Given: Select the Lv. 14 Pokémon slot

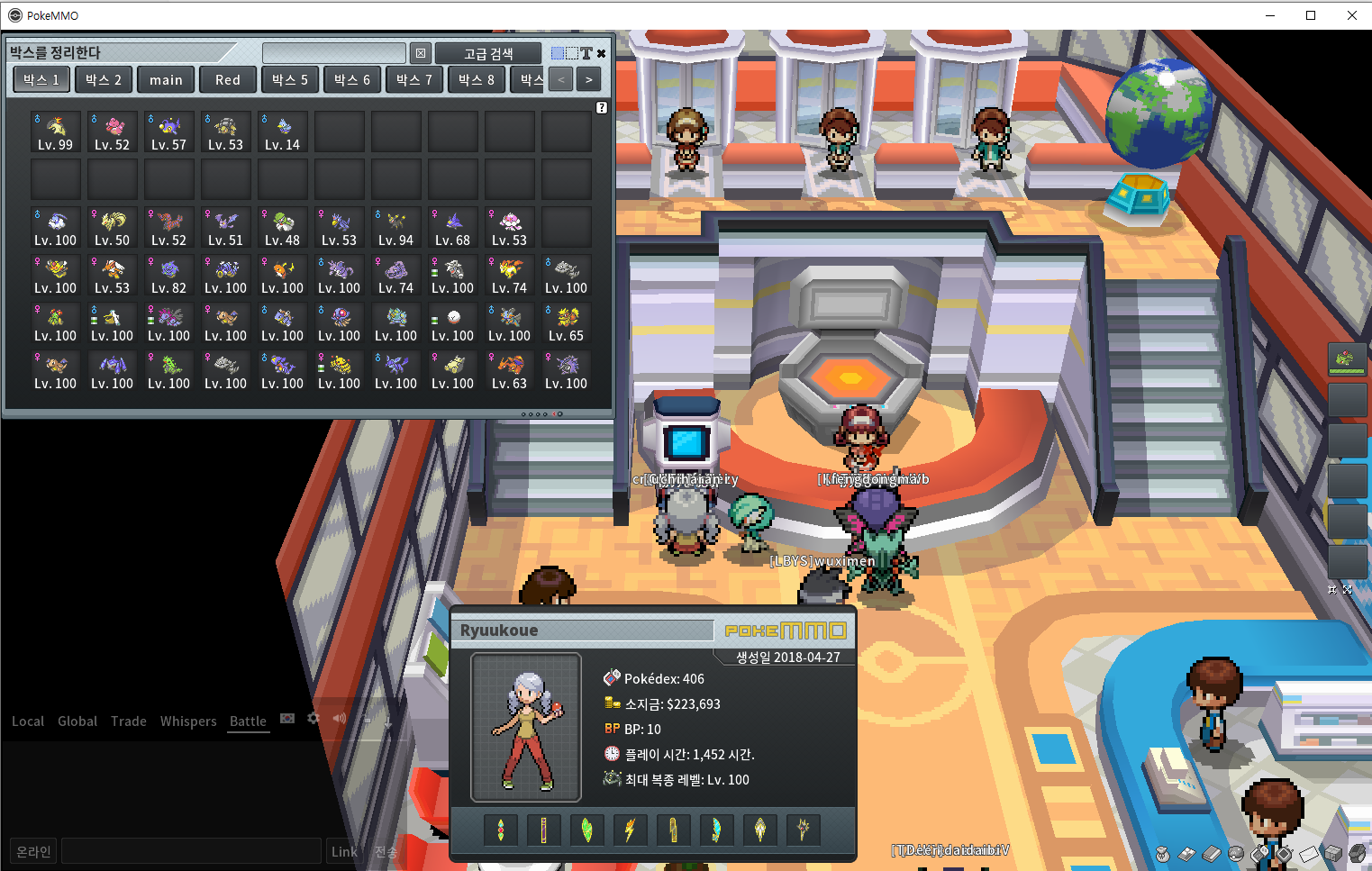Looking at the screenshot, I should coord(283,132).
